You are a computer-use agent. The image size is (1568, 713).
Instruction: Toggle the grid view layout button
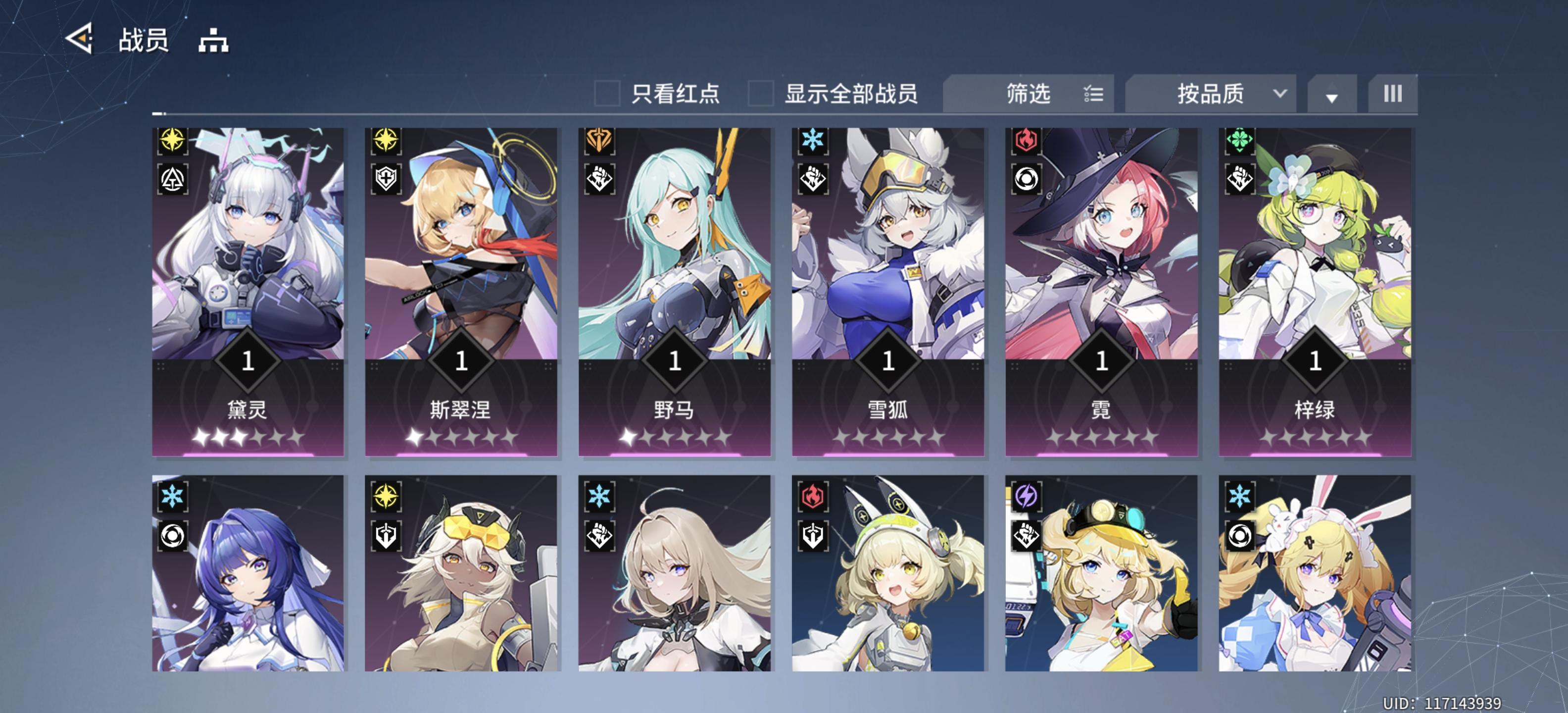click(x=1393, y=93)
